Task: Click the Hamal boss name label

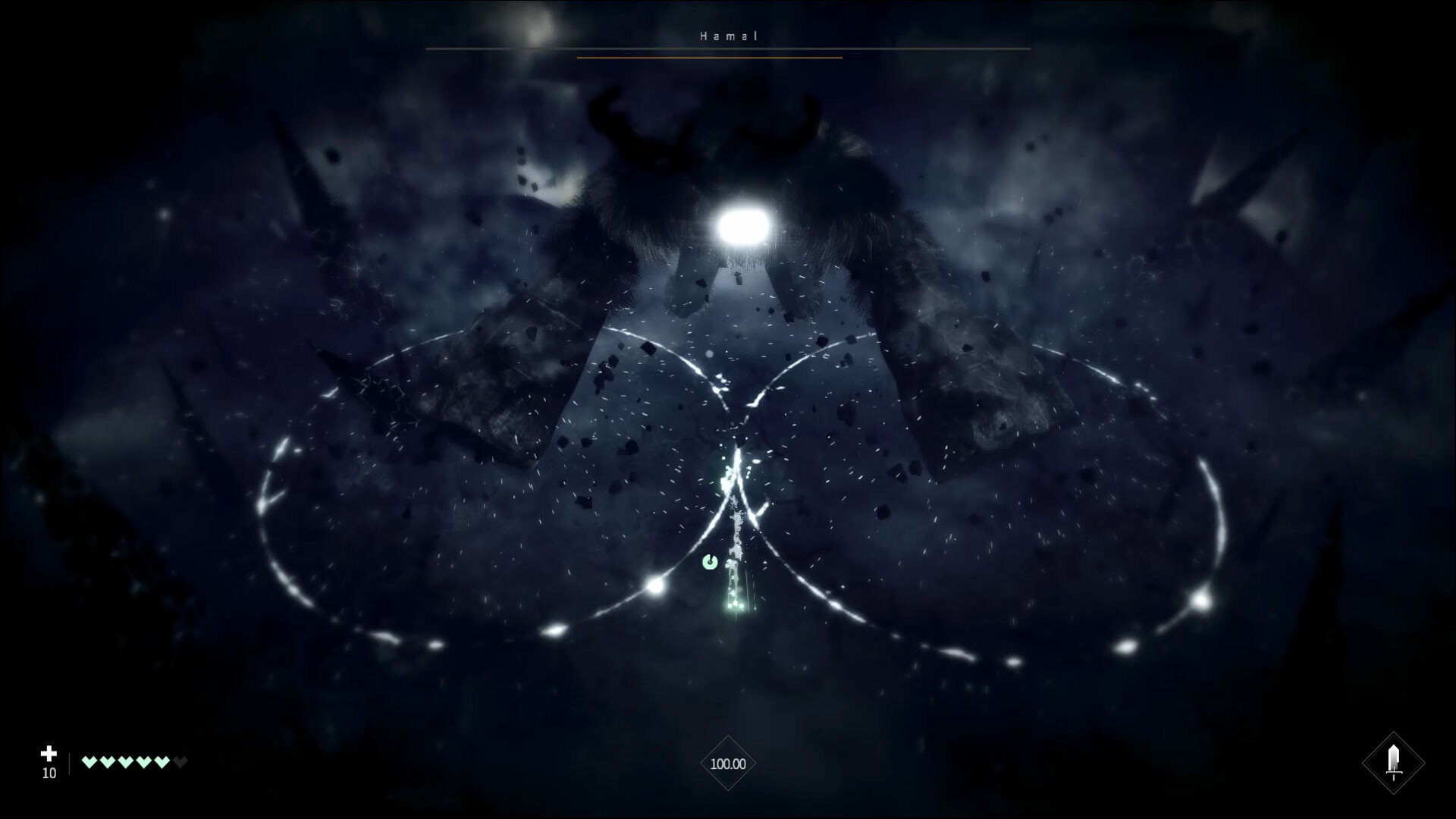Action: (727, 35)
